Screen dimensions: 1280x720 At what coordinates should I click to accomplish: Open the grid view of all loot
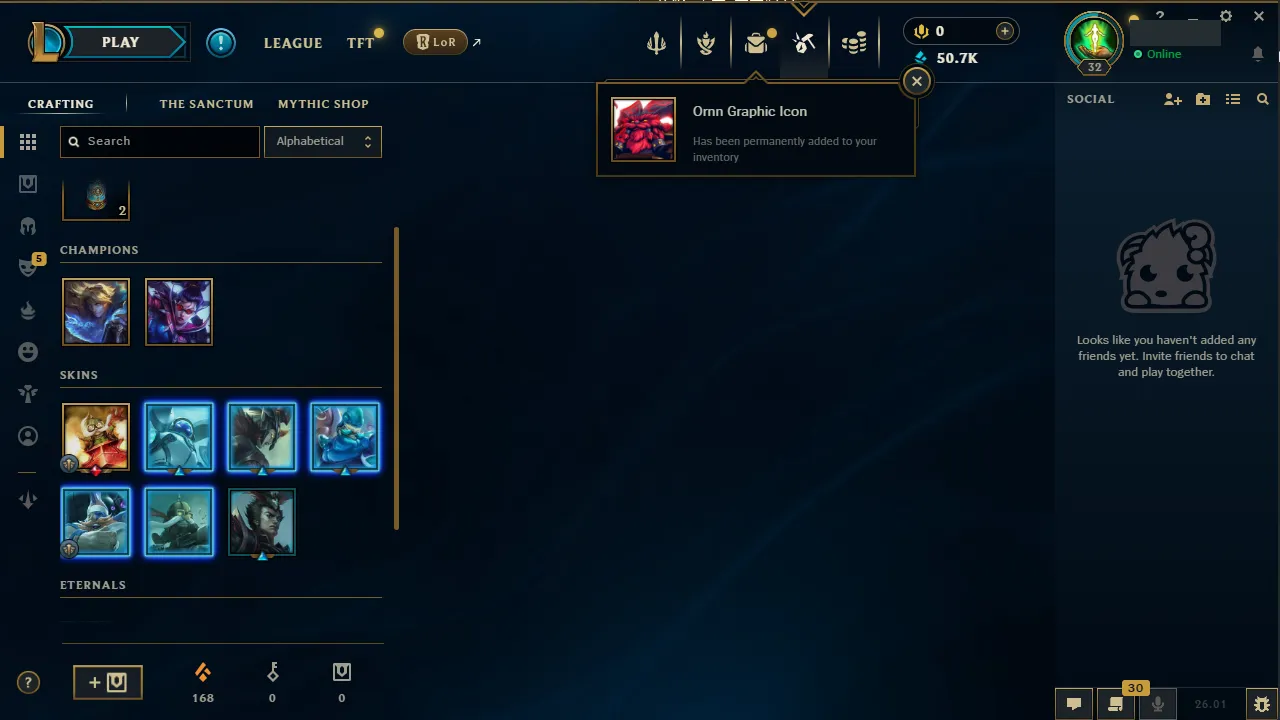[x=28, y=142]
